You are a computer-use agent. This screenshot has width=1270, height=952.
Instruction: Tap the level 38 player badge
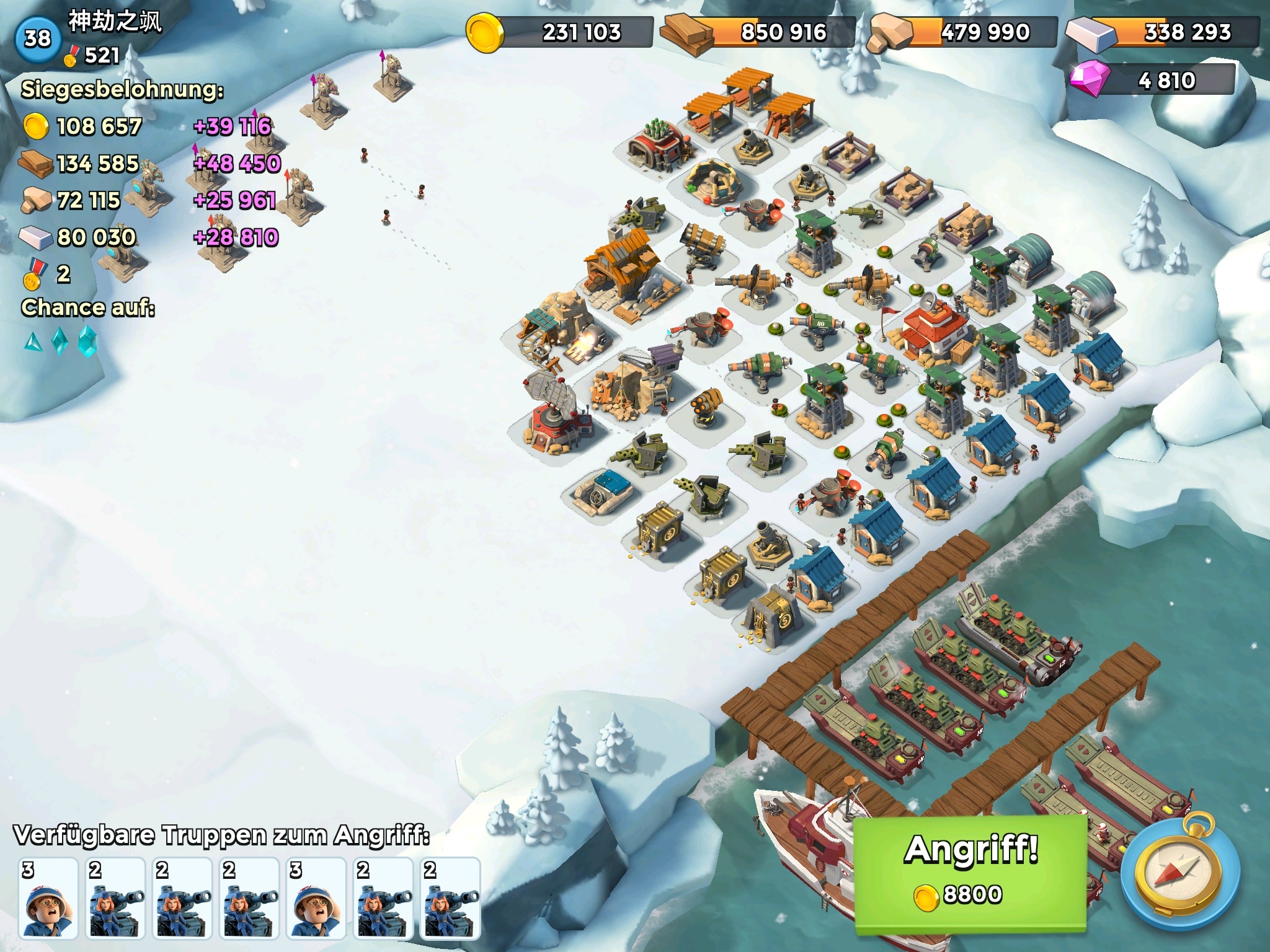click(x=37, y=39)
